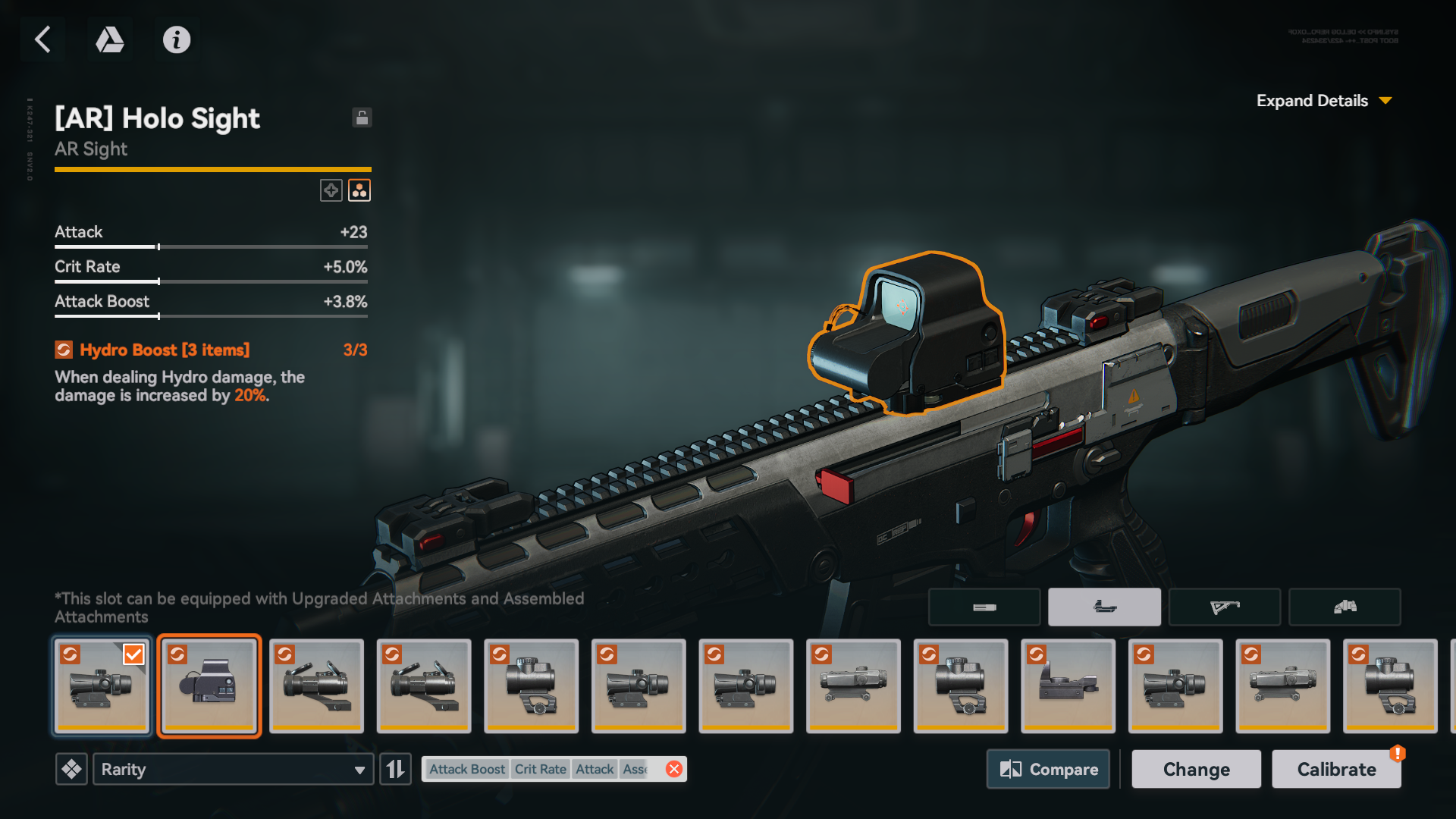Click the three-dot set bonus icon
The width and height of the screenshot is (1456, 819).
click(359, 190)
